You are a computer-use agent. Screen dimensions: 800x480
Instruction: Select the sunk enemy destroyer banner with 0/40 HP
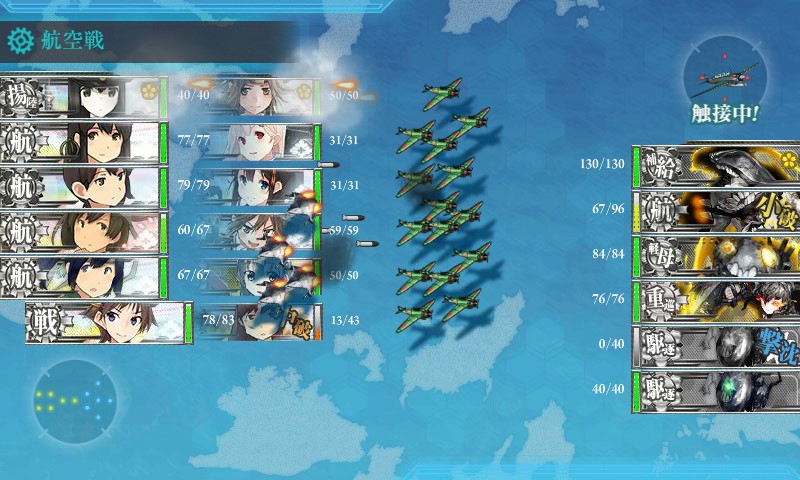pyautogui.click(x=715, y=345)
